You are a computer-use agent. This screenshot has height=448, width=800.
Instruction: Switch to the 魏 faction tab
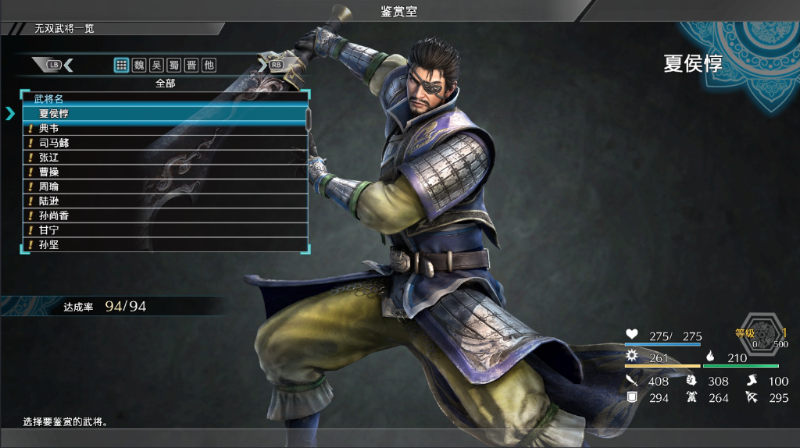coord(139,65)
